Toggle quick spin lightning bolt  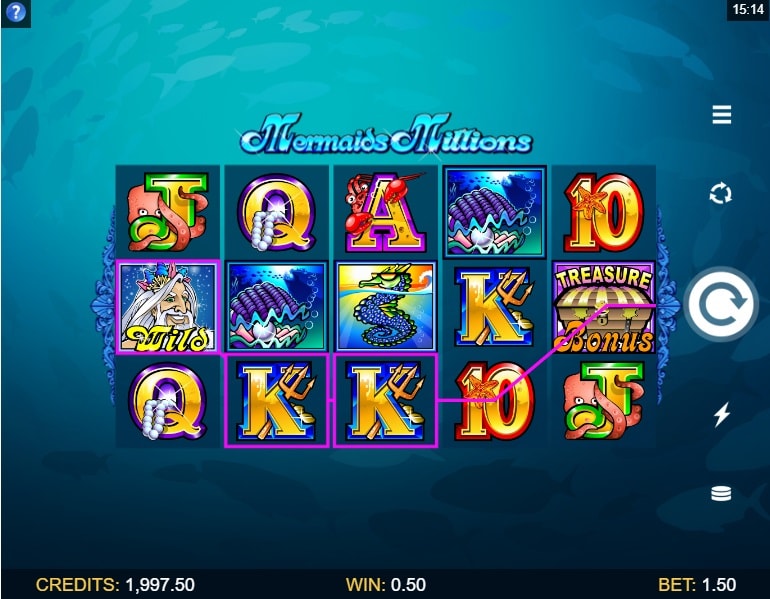tap(721, 415)
